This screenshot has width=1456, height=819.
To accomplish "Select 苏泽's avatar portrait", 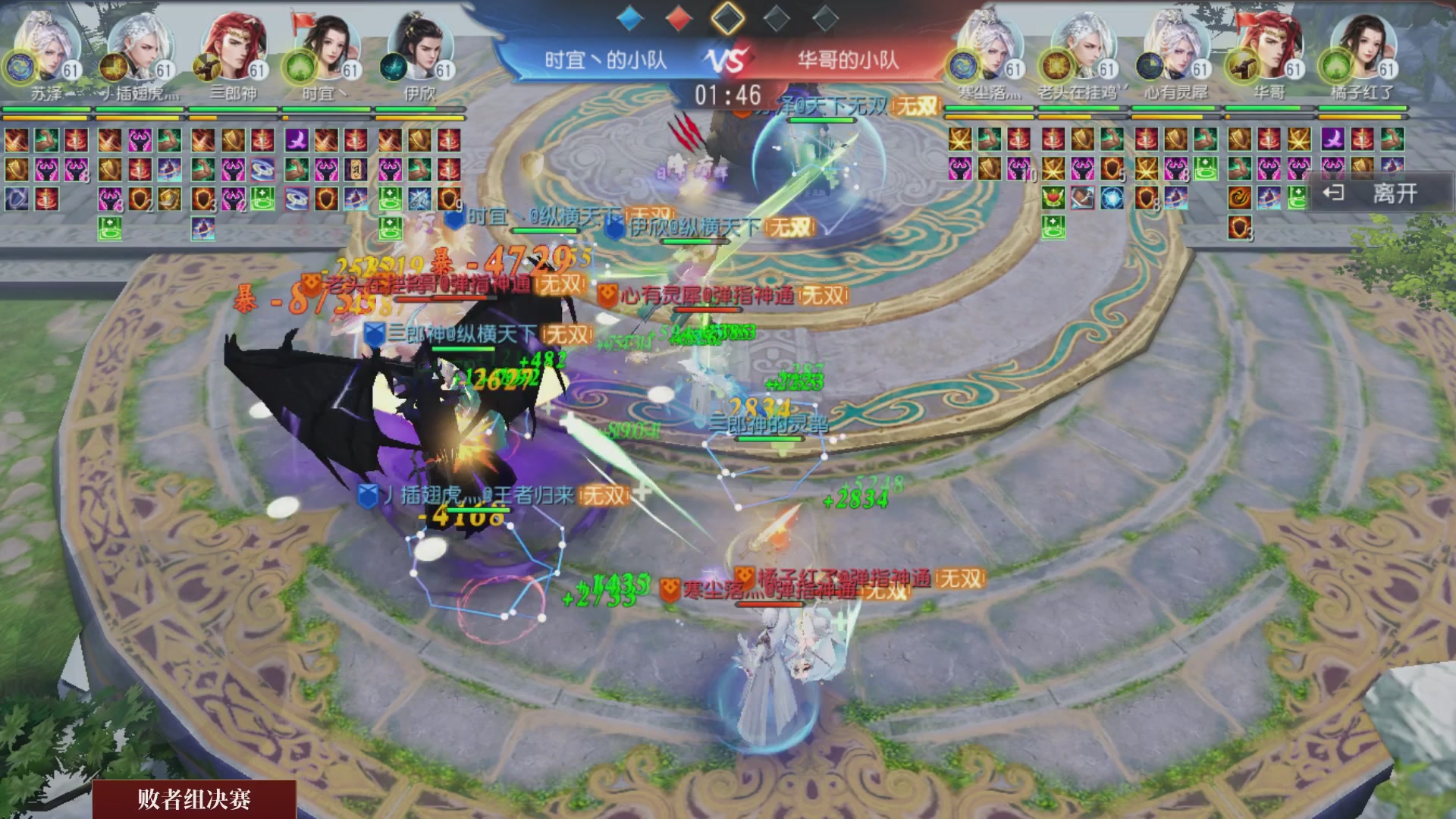I will (45, 47).
